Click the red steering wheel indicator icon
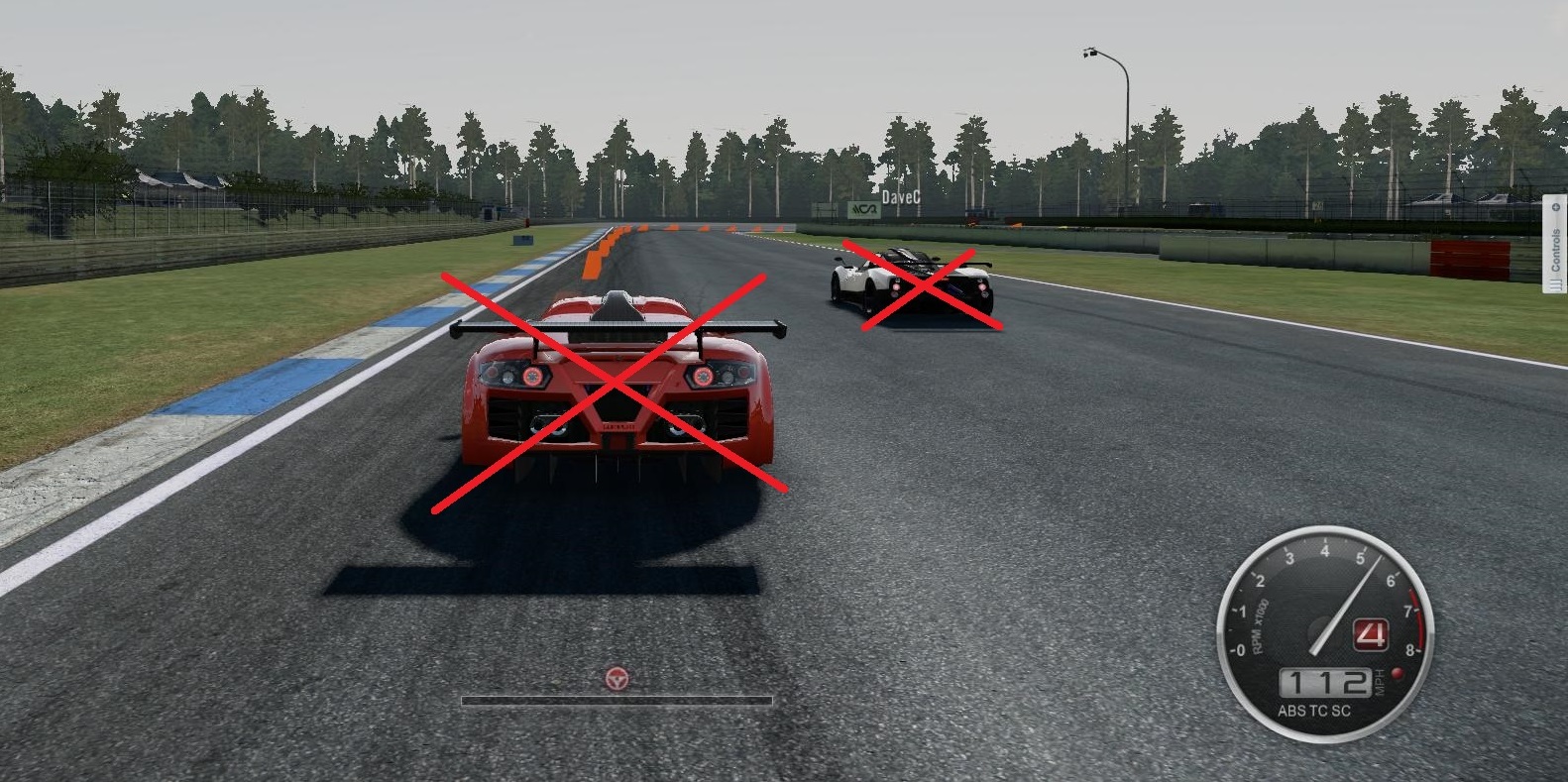The image size is (1568, 782). tap(616, 679)
